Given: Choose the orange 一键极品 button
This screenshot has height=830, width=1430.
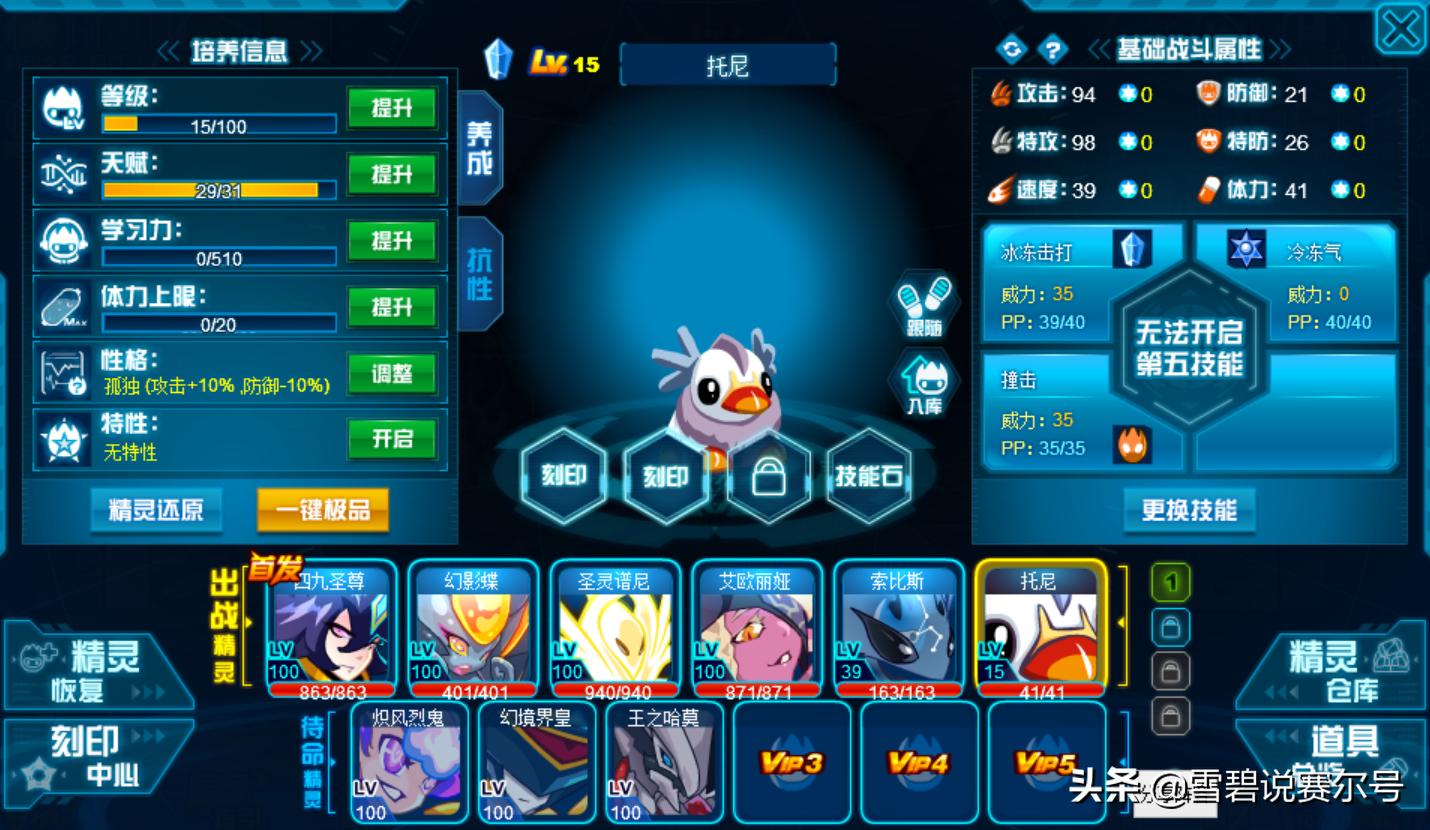Looking at the screenshot, I should pos(322,510).
